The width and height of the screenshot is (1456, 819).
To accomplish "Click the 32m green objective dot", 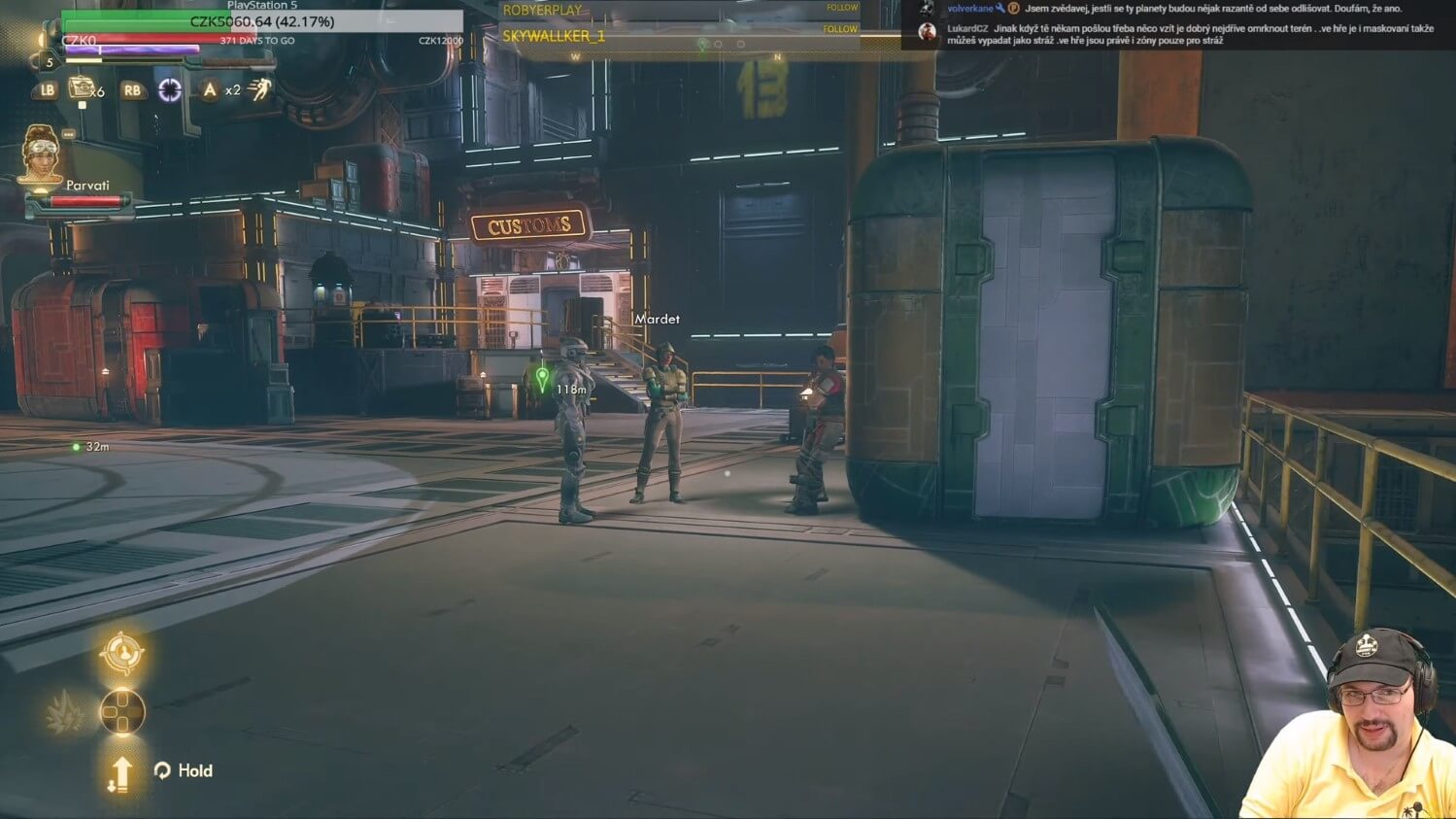I will click(76, 447).
